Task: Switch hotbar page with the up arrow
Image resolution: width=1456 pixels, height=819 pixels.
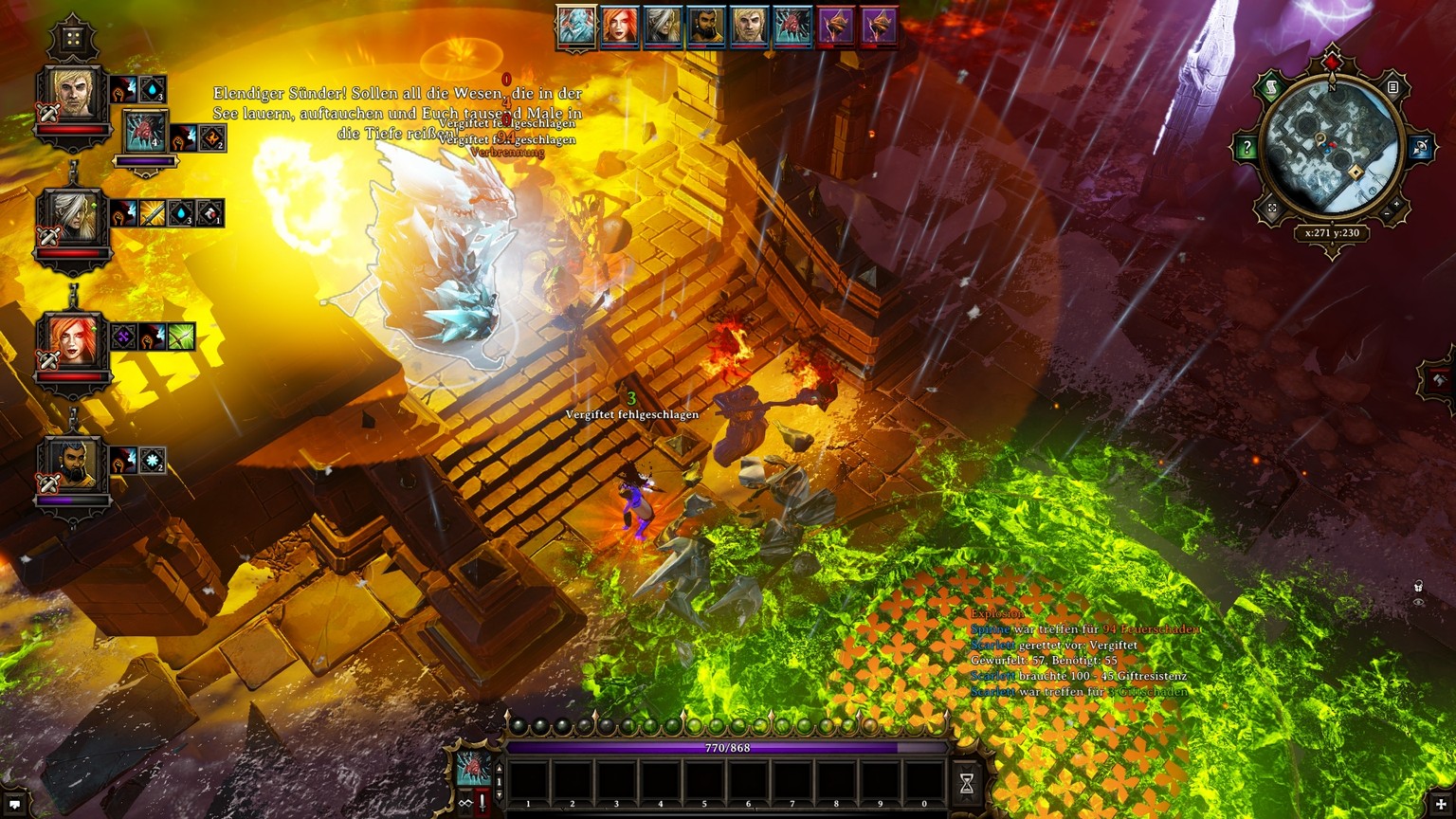Action: point(500,770)
